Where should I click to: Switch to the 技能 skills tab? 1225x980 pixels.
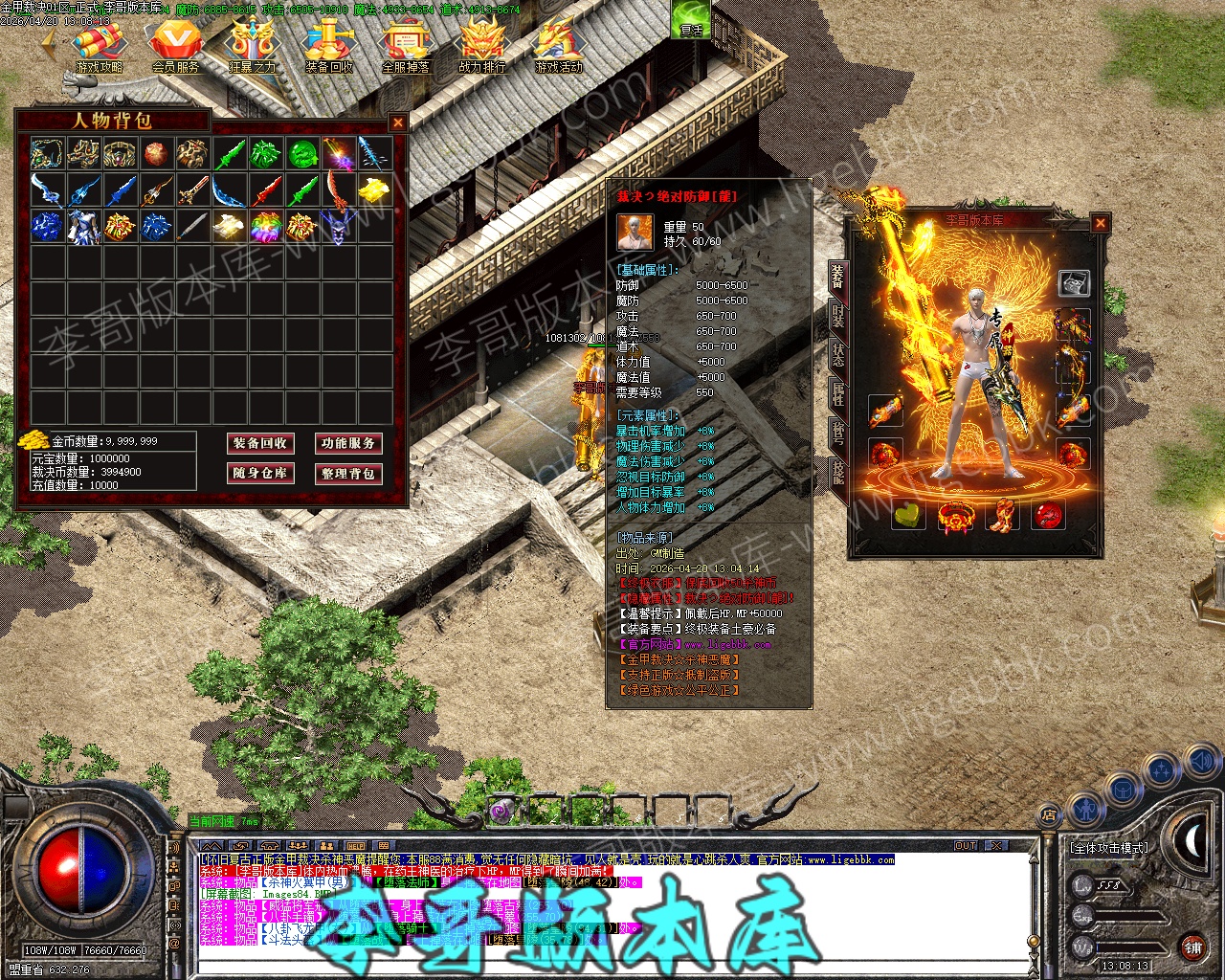(x=837, y=470)
